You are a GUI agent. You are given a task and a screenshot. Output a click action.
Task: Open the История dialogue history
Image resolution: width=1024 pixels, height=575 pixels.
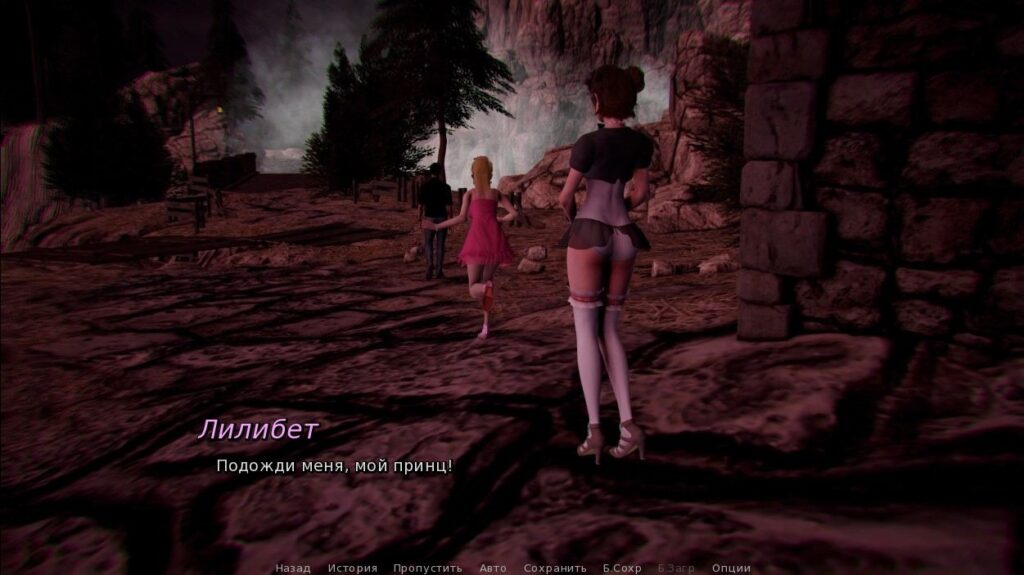point(352,568)
